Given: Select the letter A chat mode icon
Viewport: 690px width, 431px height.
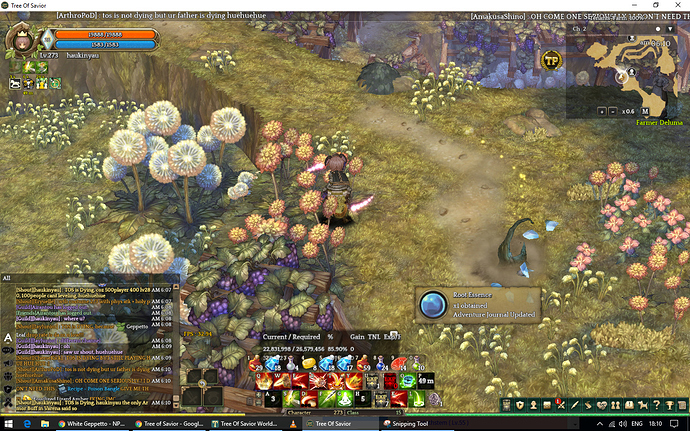Looking at the screenshot, I should click(x=7, y=338).
